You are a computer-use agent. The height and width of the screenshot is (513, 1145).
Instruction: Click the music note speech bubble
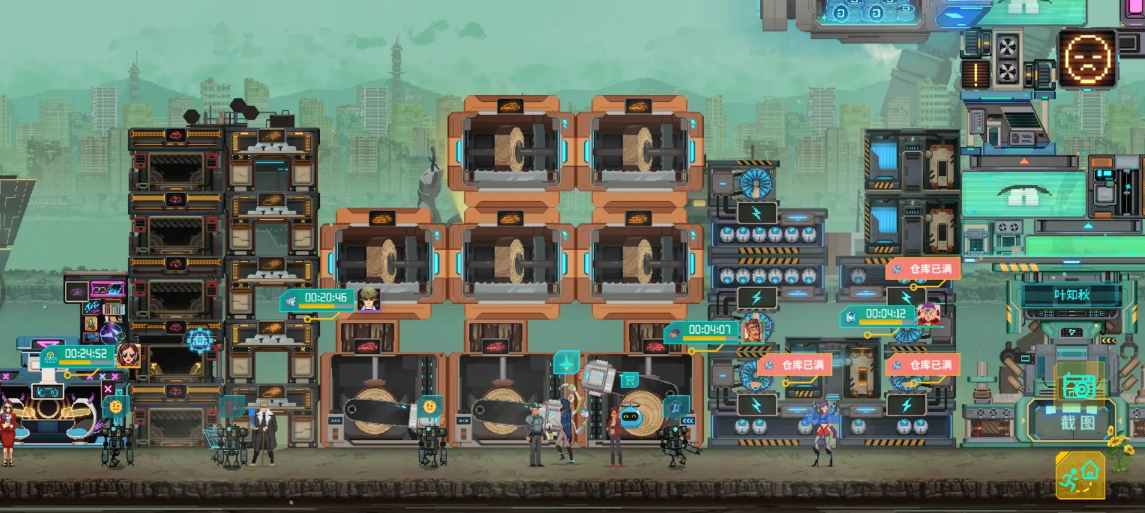tap(677, 405)
